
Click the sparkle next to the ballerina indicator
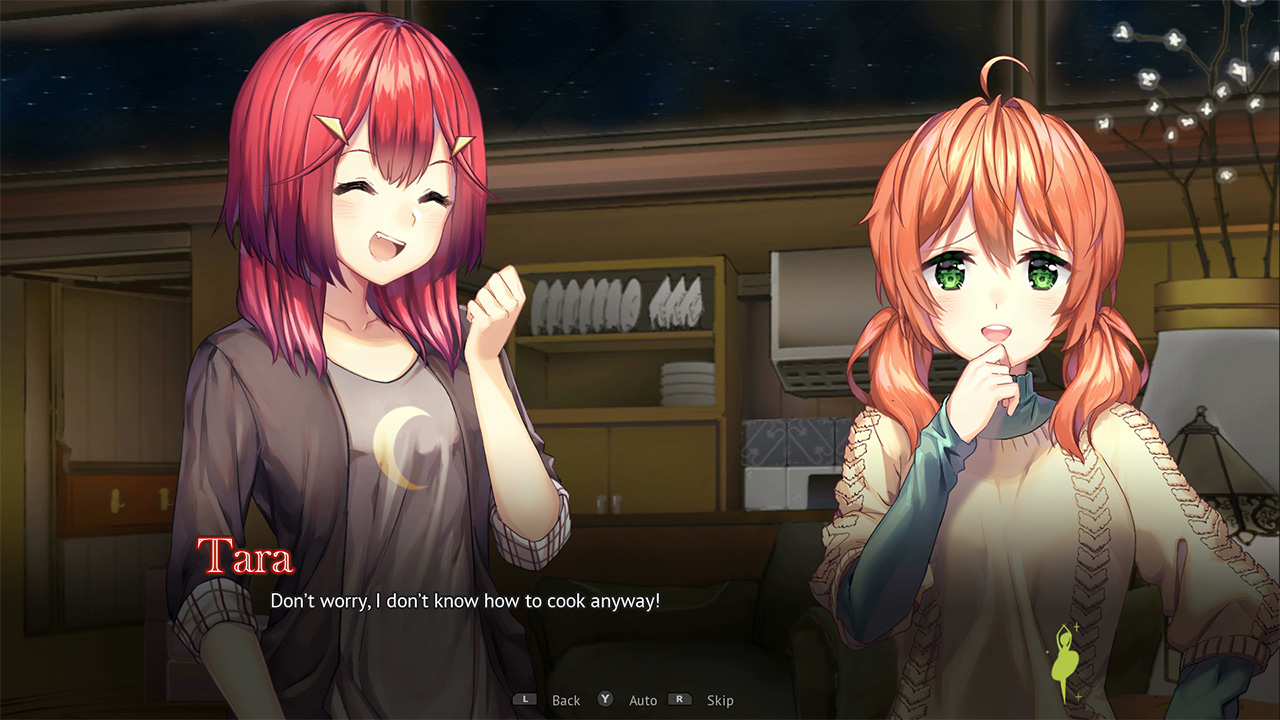pyautogui.click(x=1048, y=651)
